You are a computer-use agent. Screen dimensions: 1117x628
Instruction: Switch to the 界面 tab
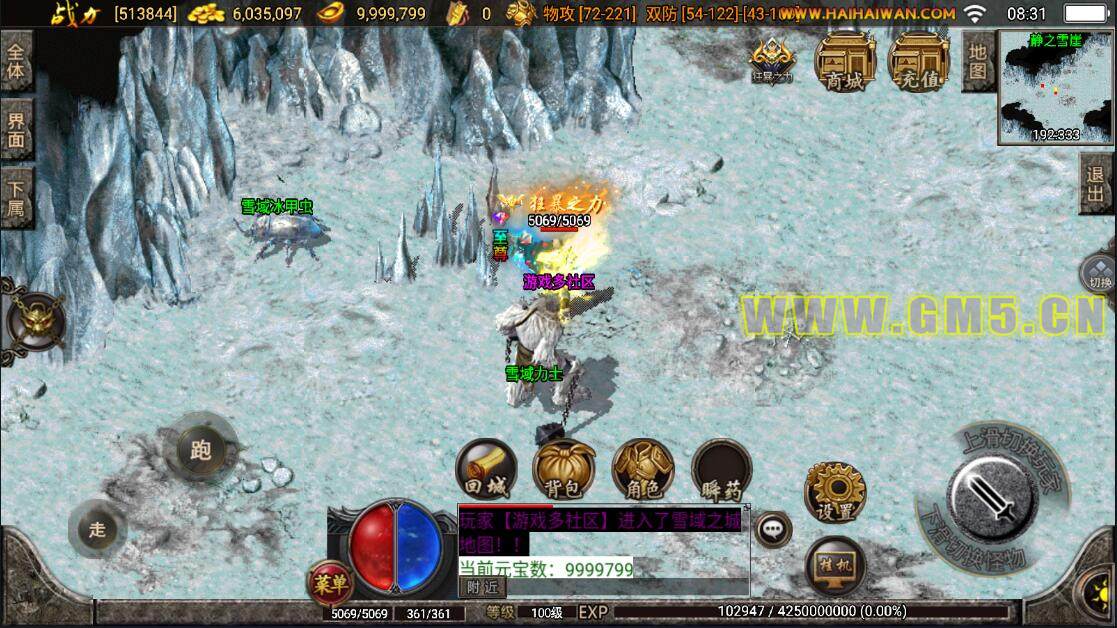(x=17, y=129)
